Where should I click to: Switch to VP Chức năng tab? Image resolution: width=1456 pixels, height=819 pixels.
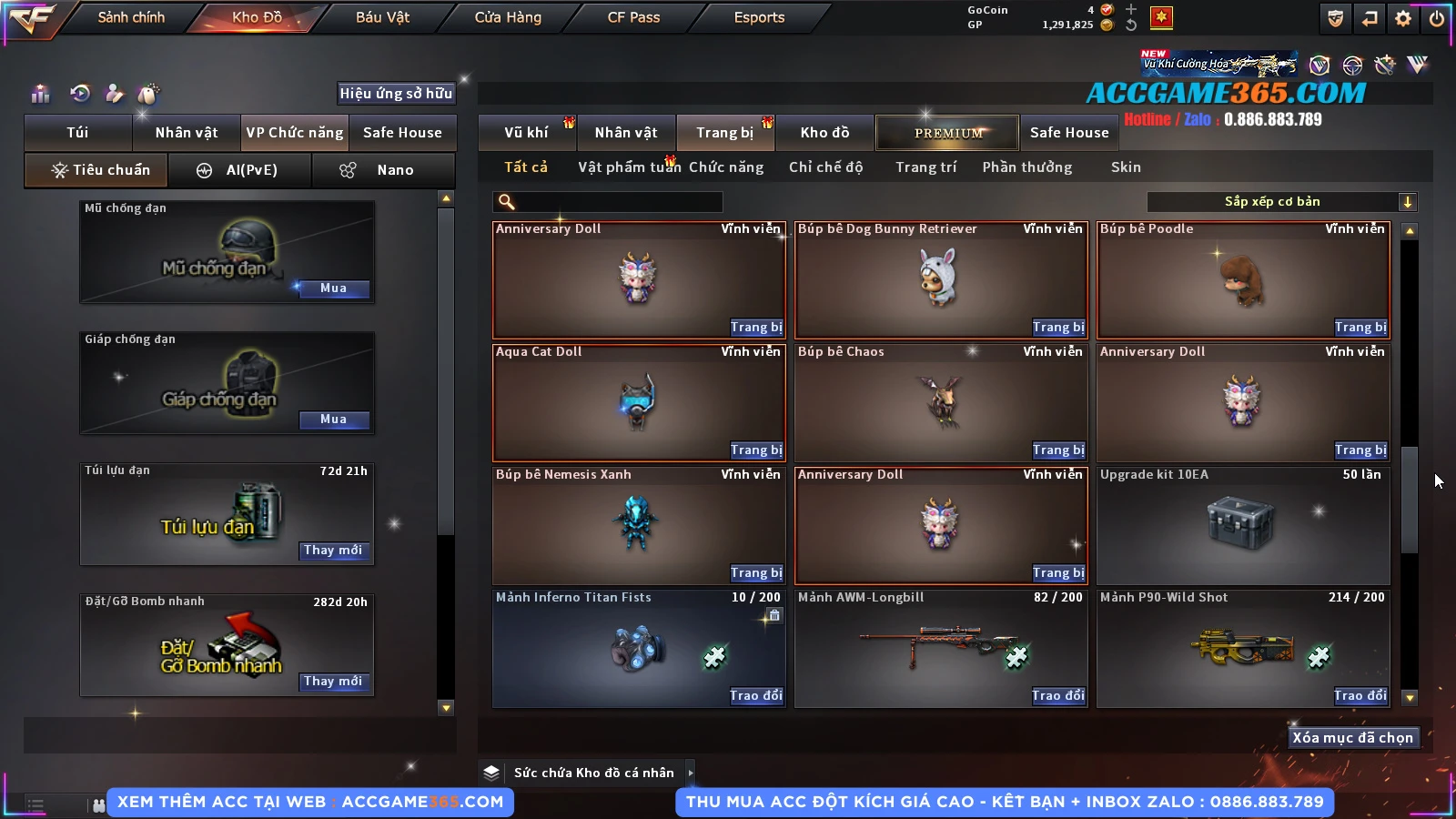(295, 133)
